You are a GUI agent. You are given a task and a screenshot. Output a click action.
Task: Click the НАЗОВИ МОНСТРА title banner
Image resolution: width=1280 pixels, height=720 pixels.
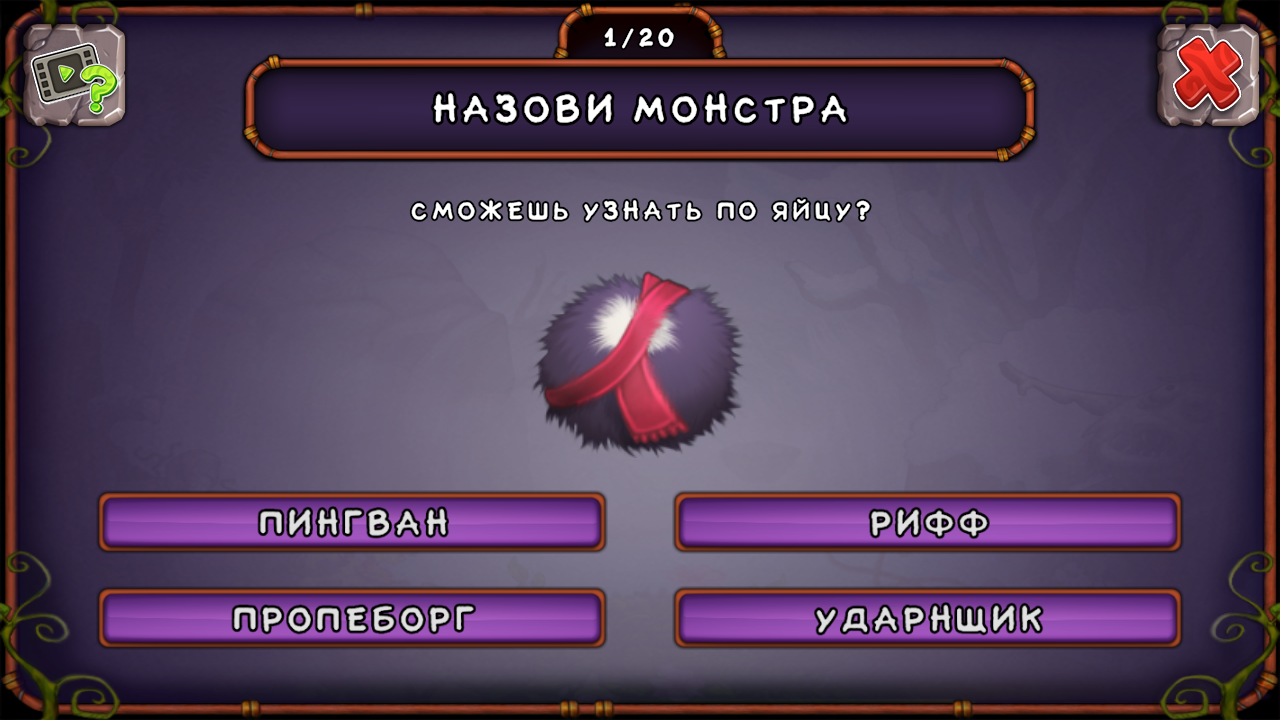pos(639,109)
